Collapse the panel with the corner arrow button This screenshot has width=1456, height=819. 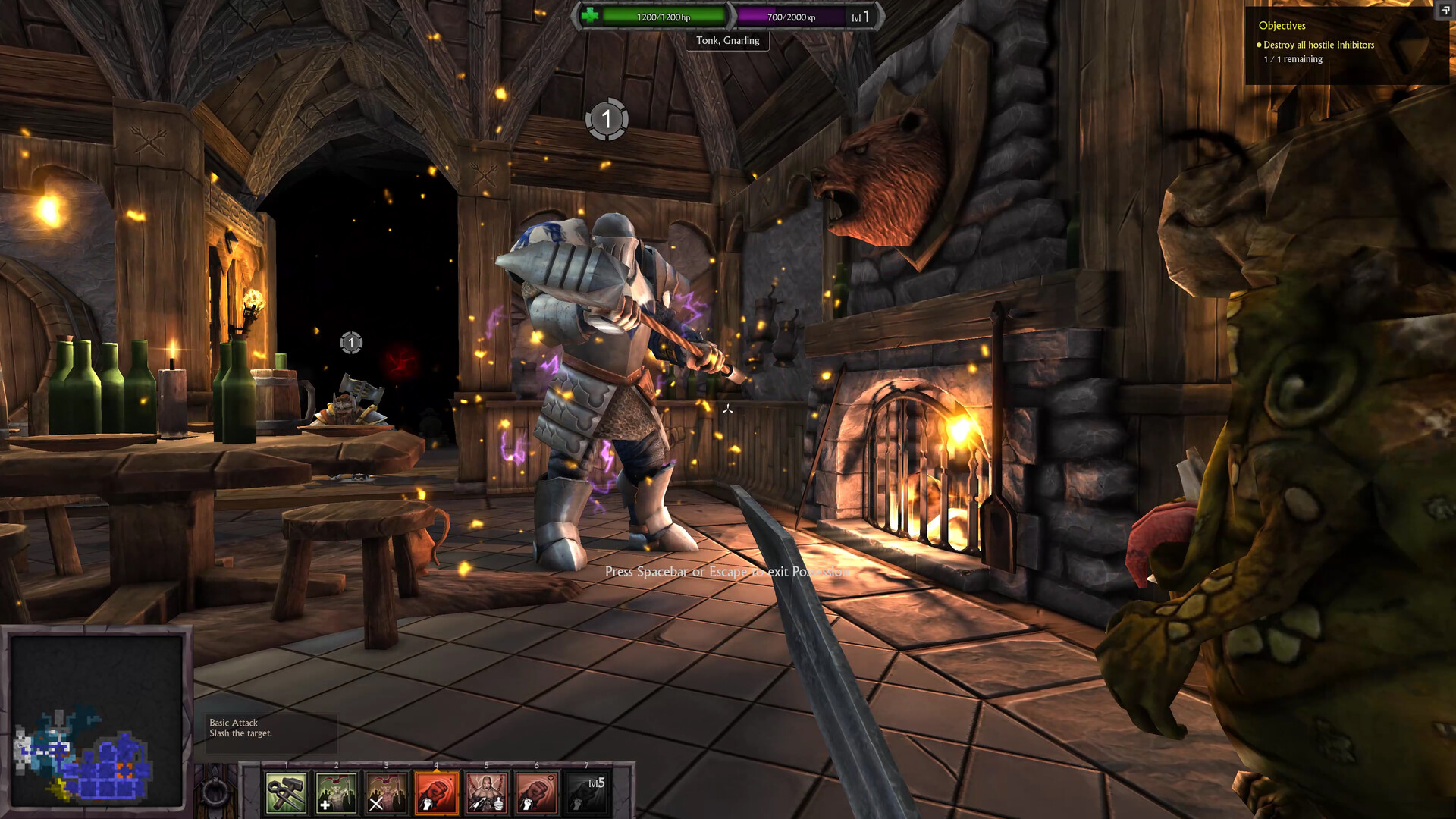[1445, 10]
